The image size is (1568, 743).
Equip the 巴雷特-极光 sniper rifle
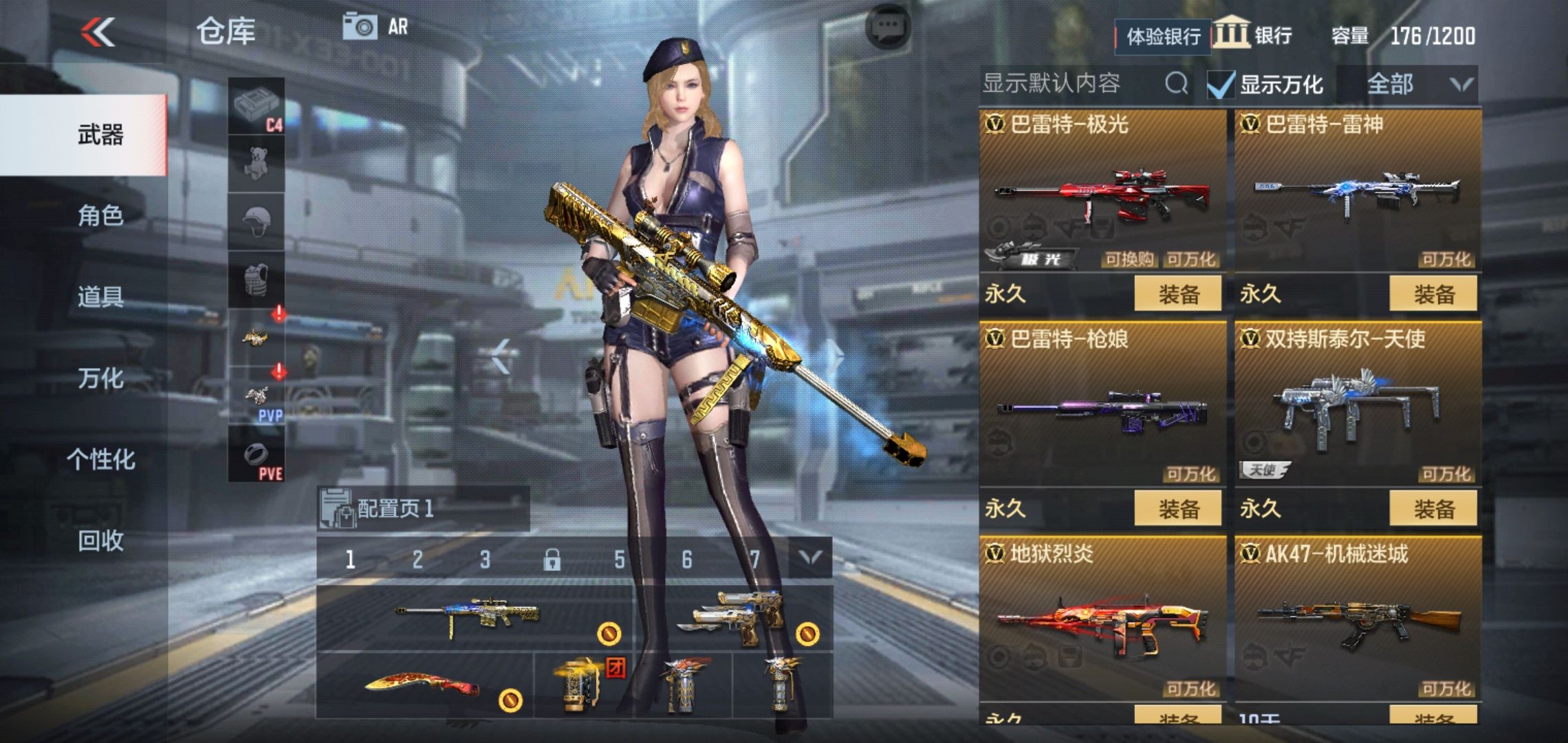1177,294
